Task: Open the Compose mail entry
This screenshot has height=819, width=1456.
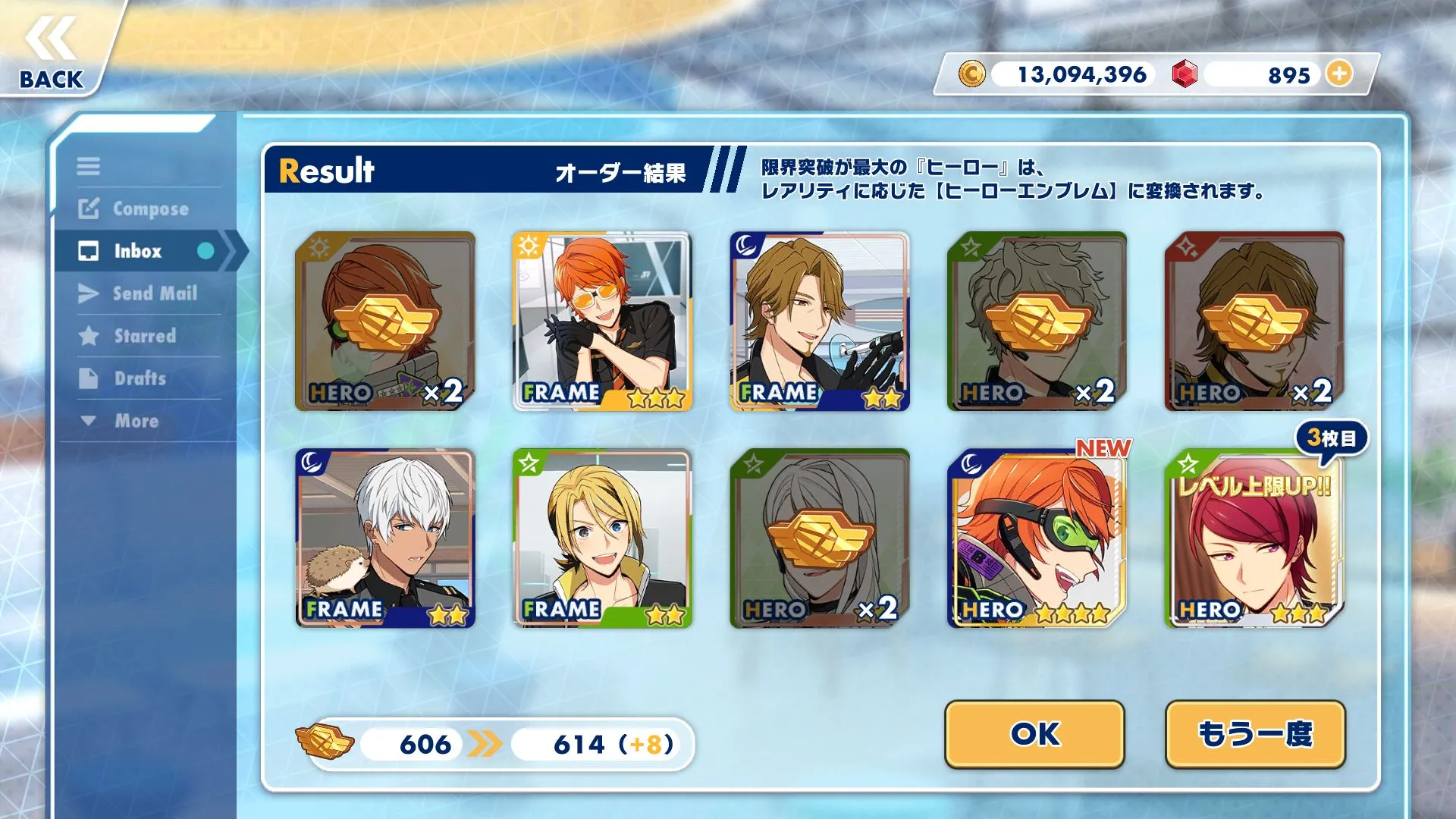Action: (x=136, y=209)
